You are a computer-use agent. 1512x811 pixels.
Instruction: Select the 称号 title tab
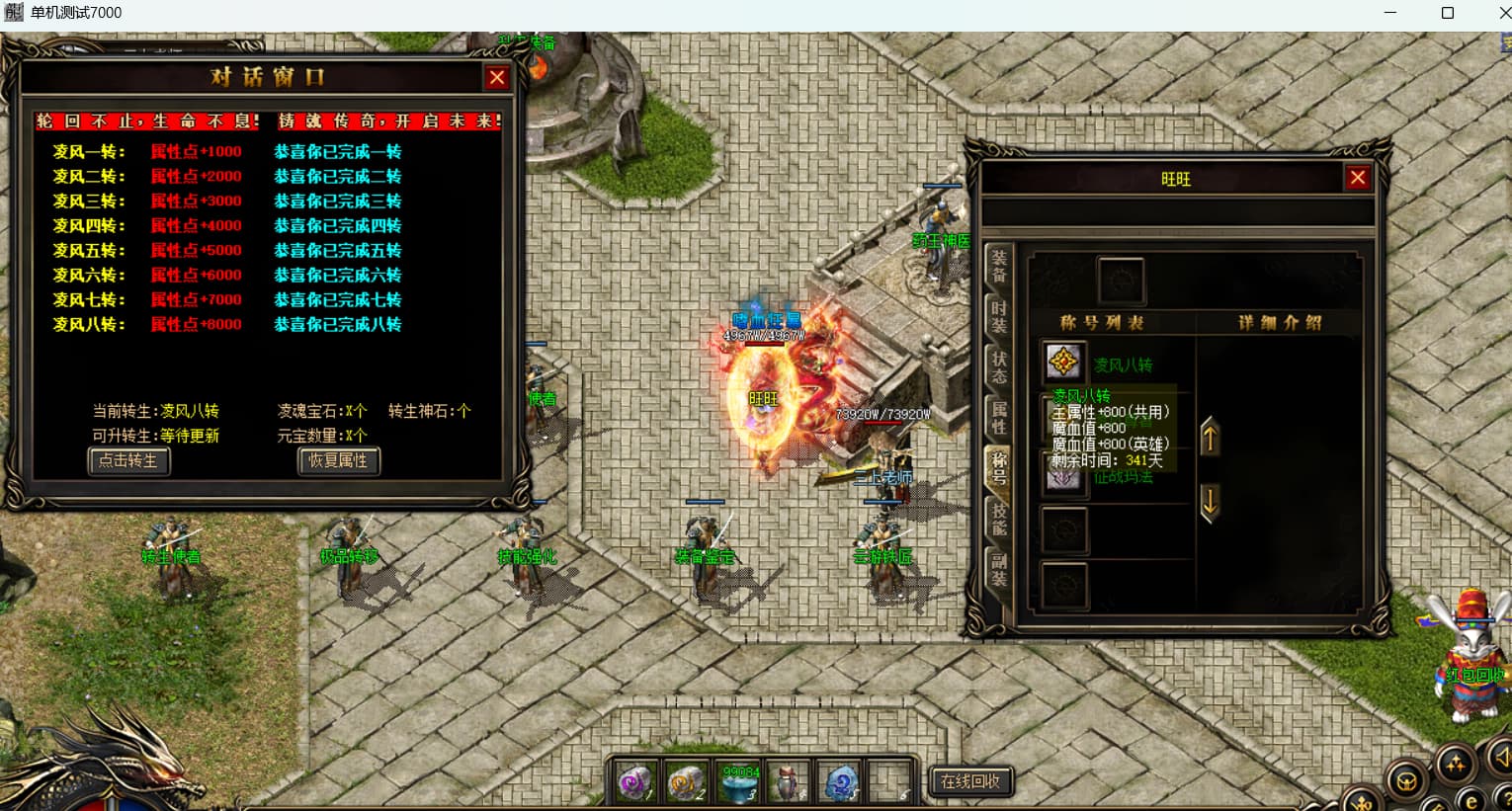[999, 467]
